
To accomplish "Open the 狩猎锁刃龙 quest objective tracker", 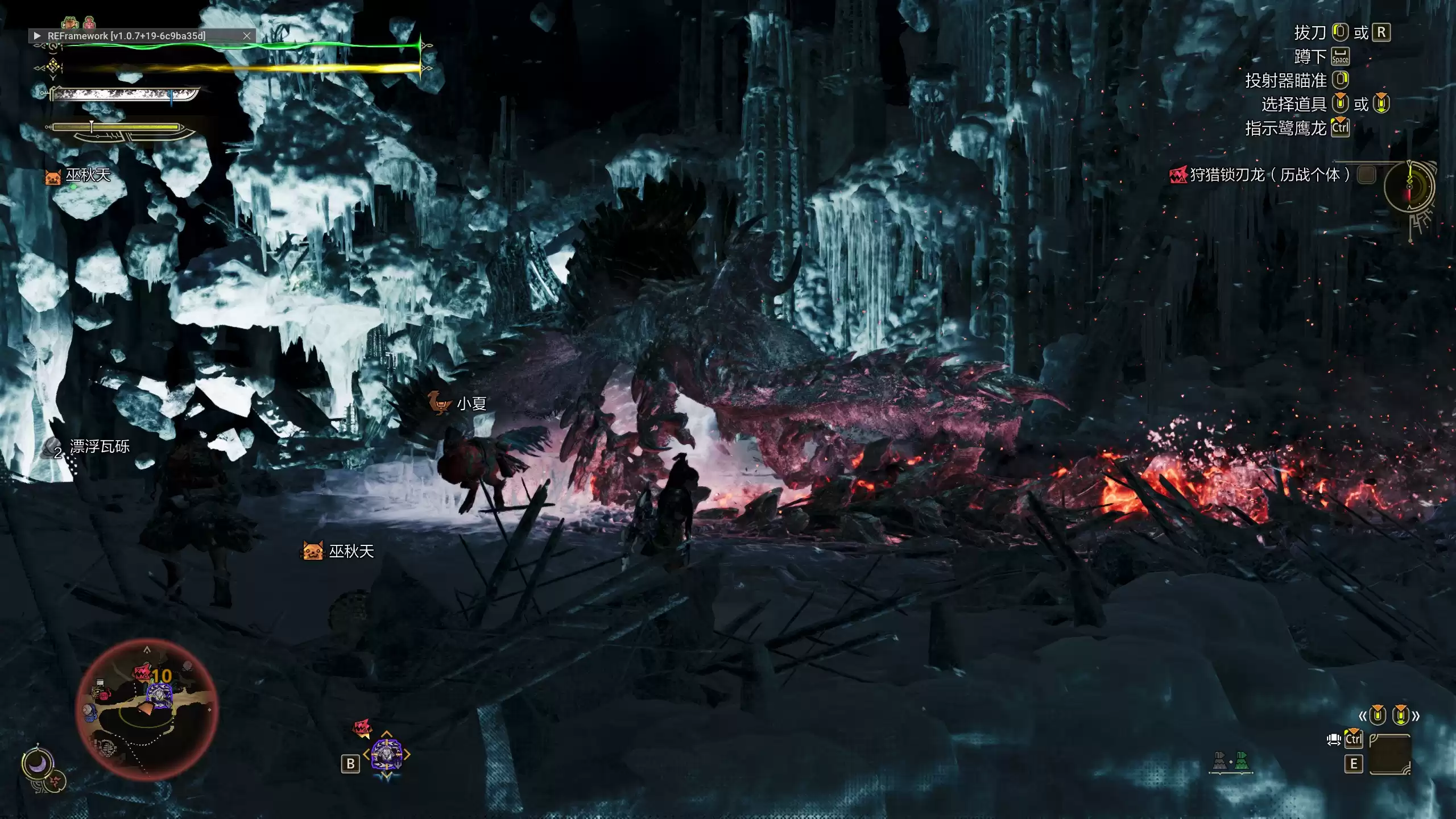I will click(x=1268, y=175).
